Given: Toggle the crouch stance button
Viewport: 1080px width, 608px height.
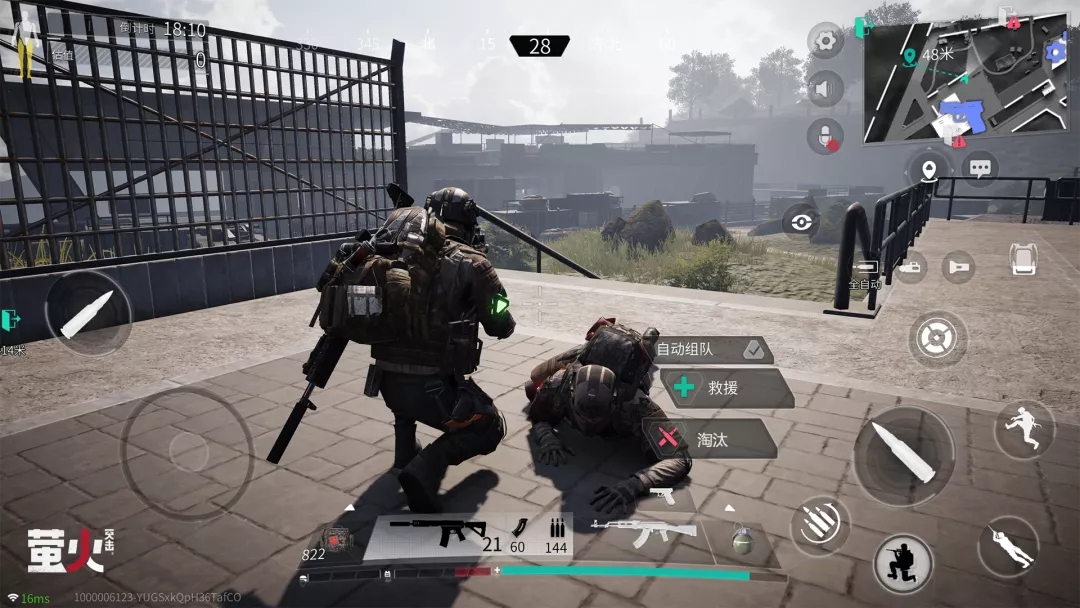Looking at the screenshot, I should (903, 565).
